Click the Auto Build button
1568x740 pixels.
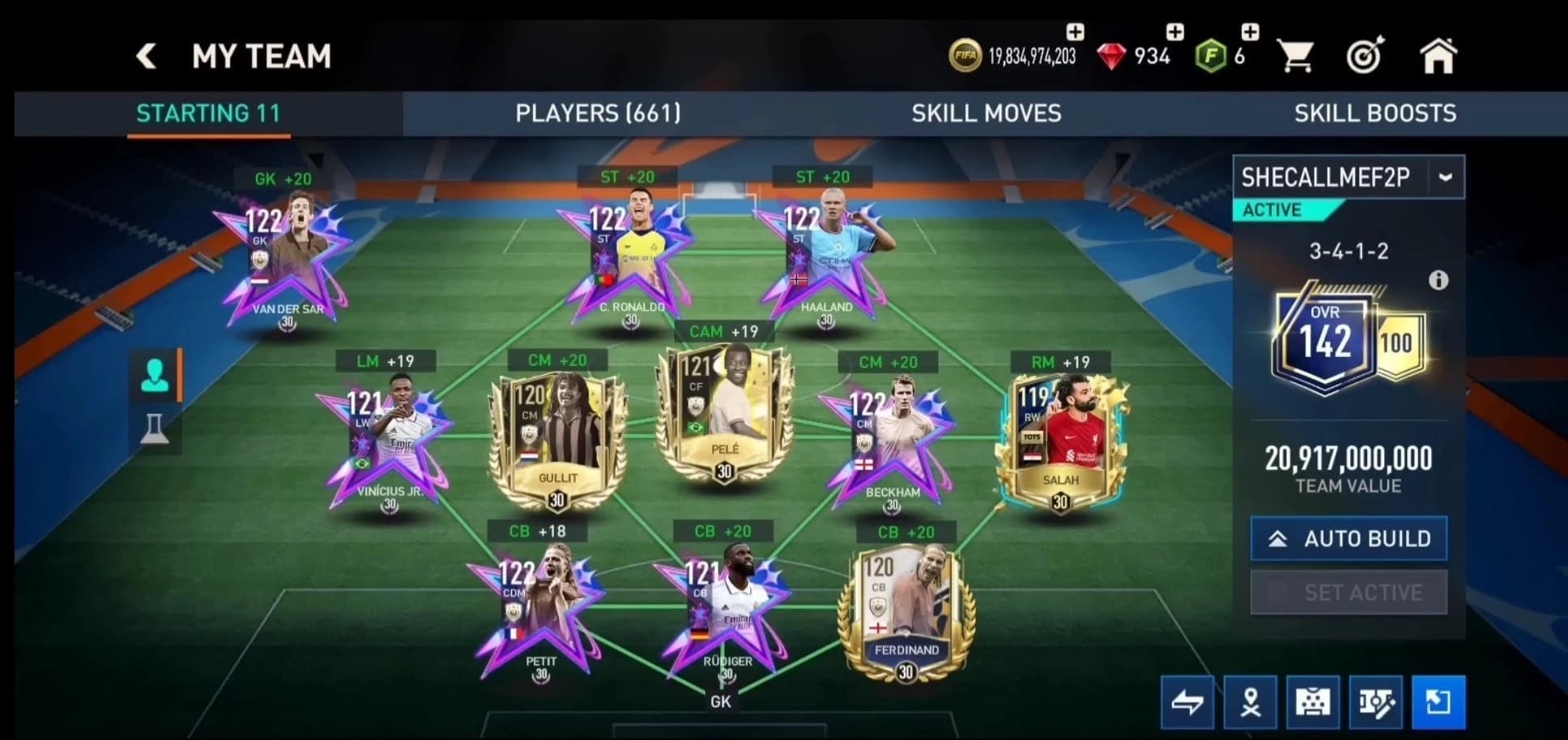[x=1349, y=538]
